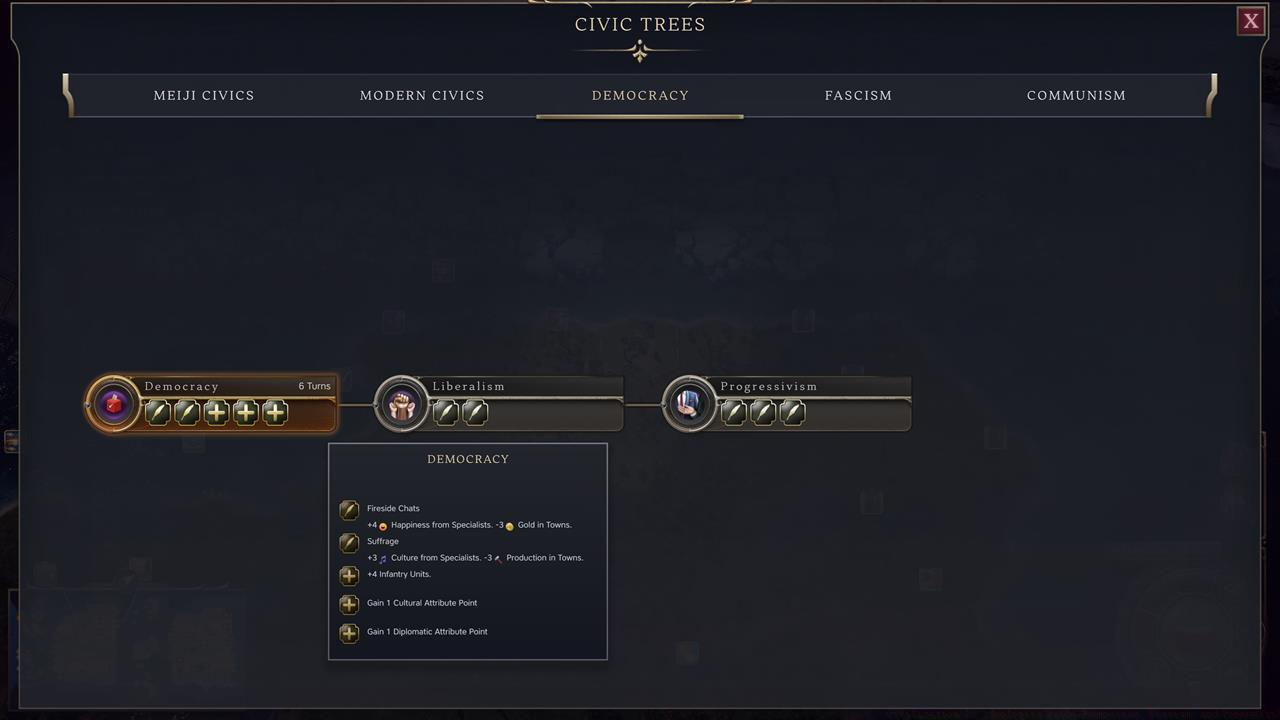Viewport: 1280px width, 720px height.
Task: Click the Gain 1 Cultural Attribute Point icon
Action: pos(349,604)
